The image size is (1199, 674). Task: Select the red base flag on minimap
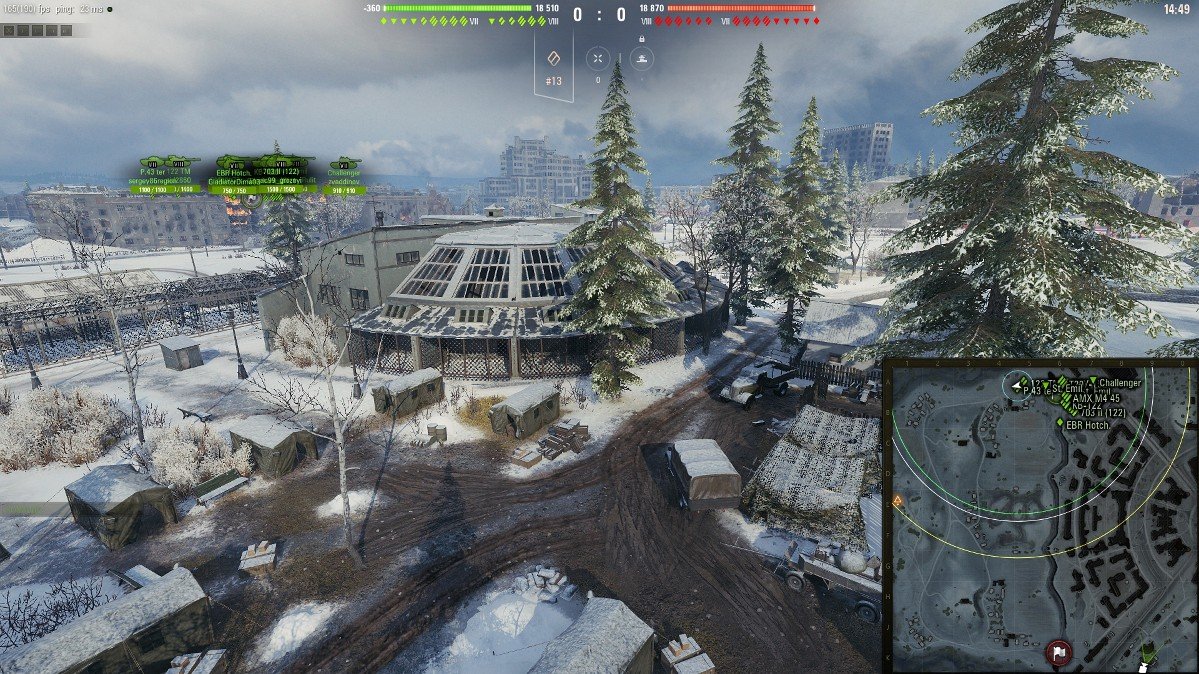tap(1055, 653)
